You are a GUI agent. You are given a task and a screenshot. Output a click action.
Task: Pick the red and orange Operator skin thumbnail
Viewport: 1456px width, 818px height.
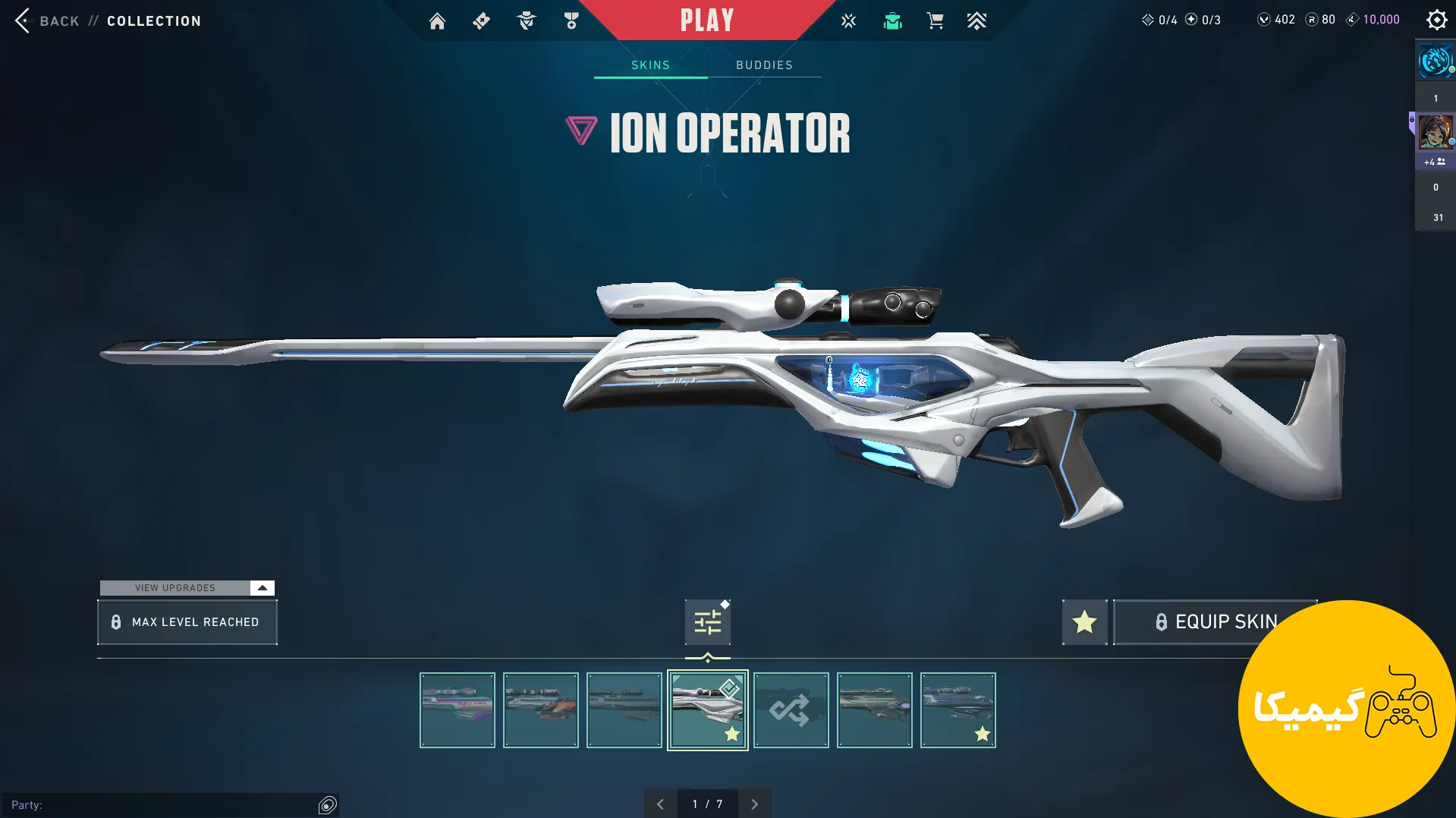tap(540, 710)
